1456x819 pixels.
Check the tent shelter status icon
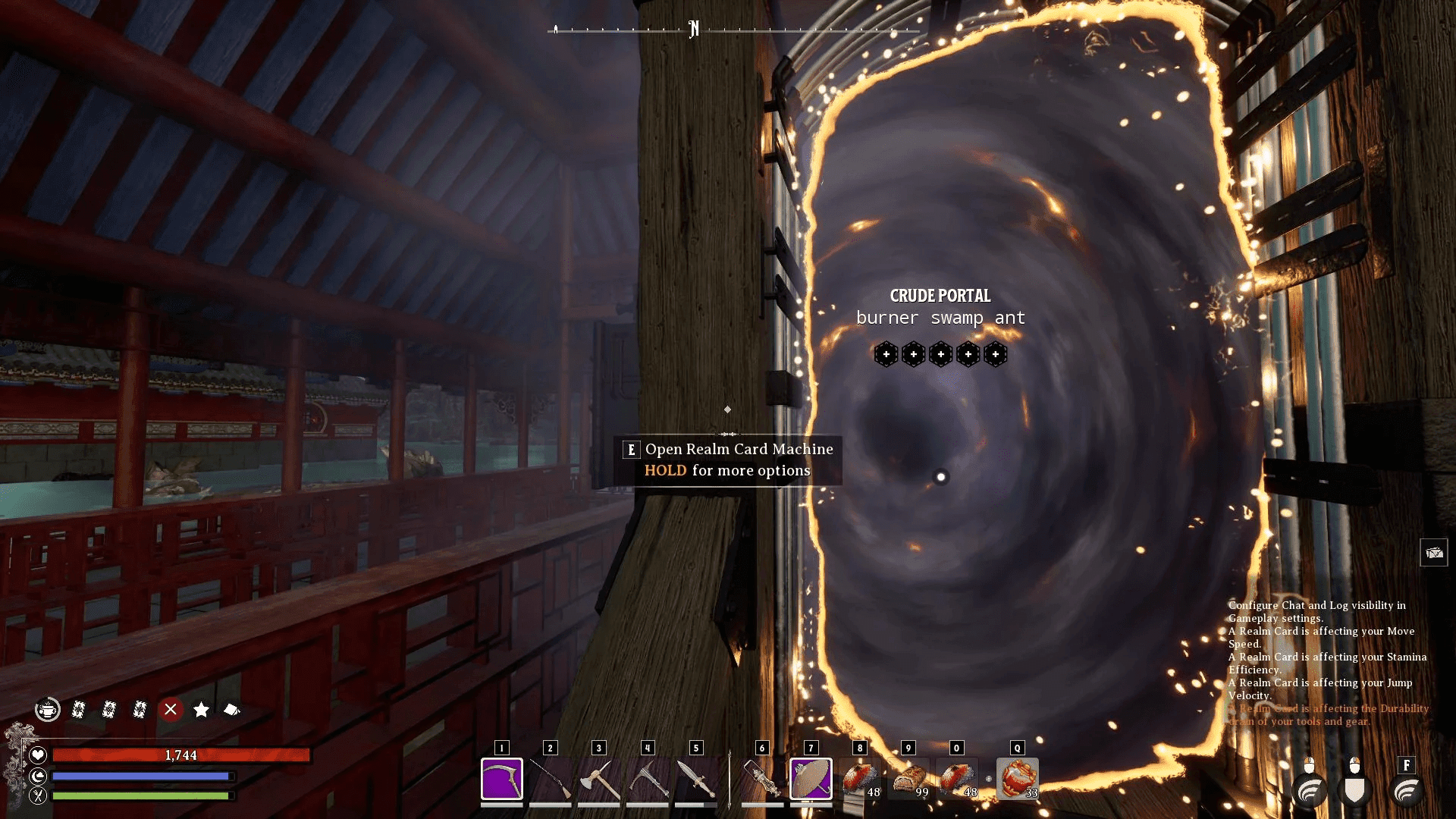(232, 710)
